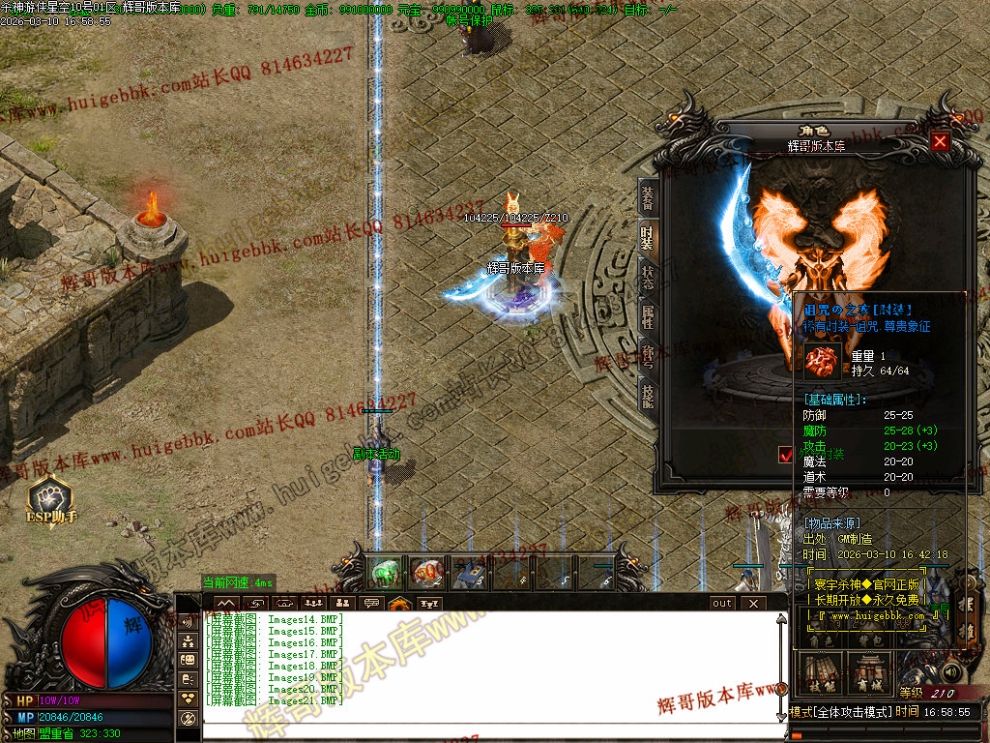Switch to the 装备 equipment tab
Screen dimensions: 990x743
648,199
